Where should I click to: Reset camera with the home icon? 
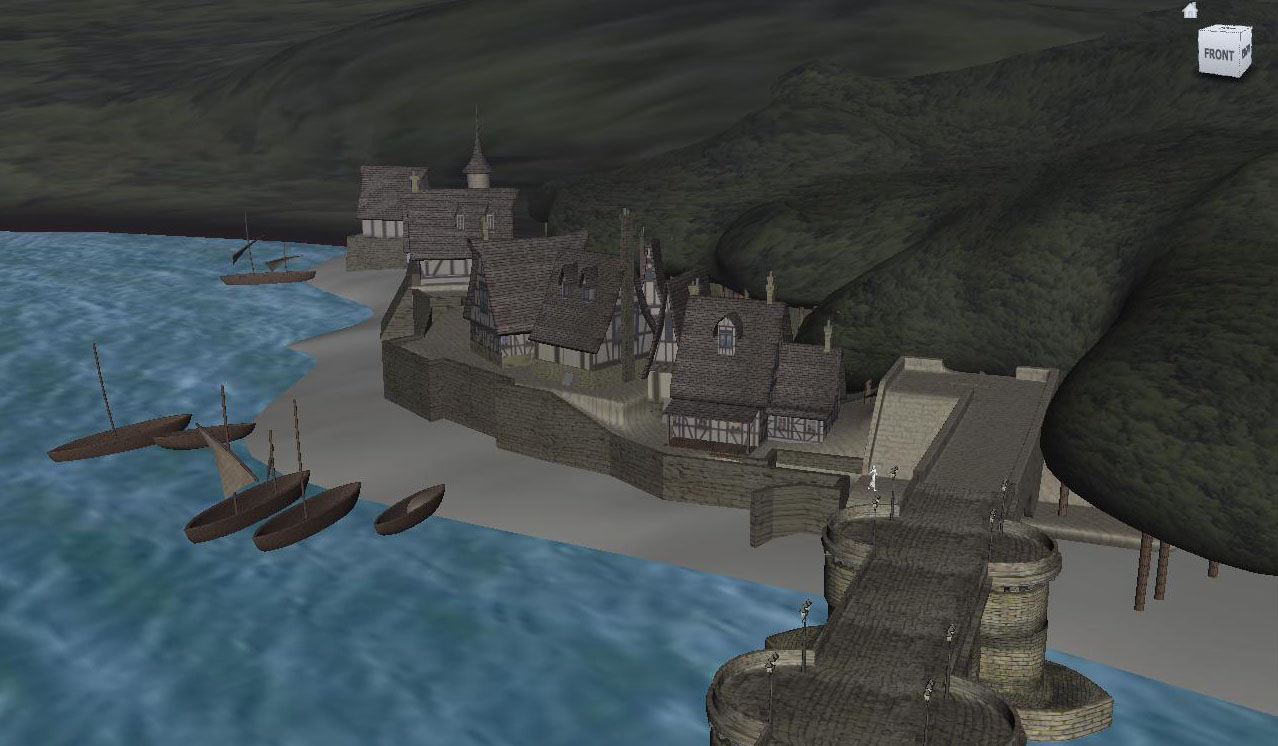1190,10
